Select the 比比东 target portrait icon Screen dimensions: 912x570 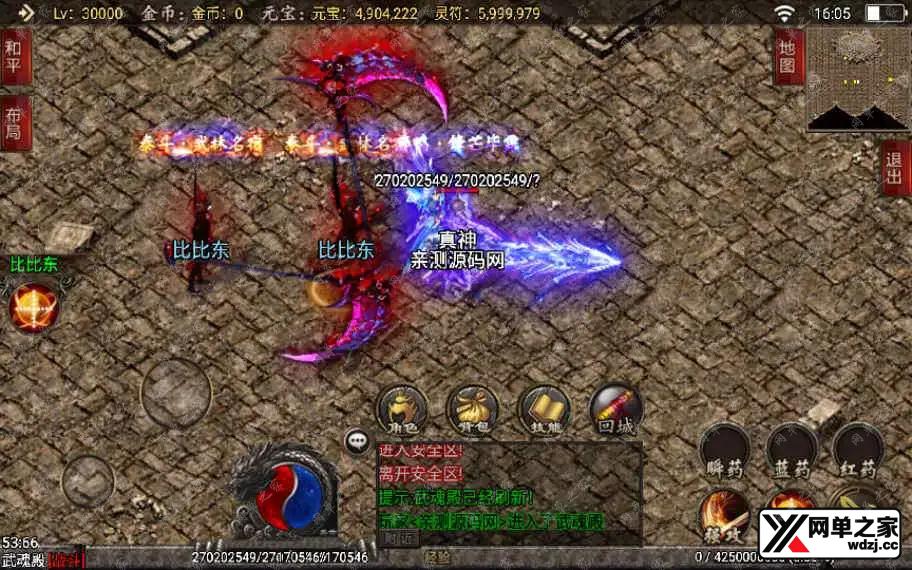click(x=33, y=306)
